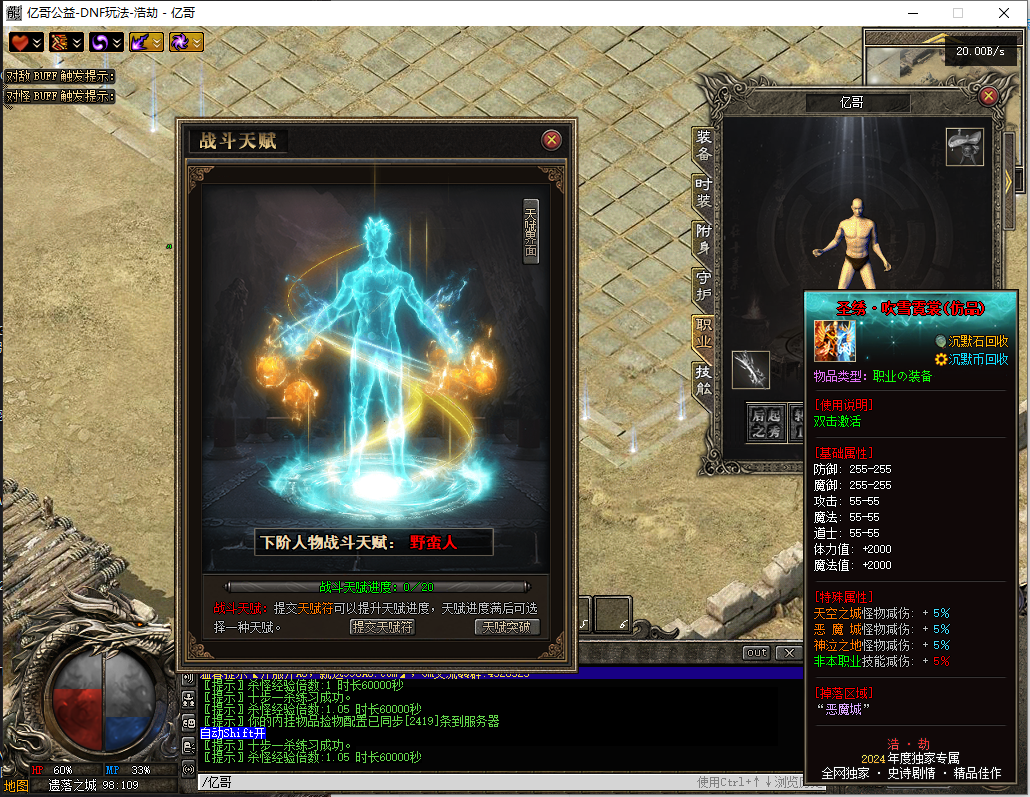The height and width of the screenshot is (797, 1030).
Task: Click the chat input field
Action: [440, 782]
